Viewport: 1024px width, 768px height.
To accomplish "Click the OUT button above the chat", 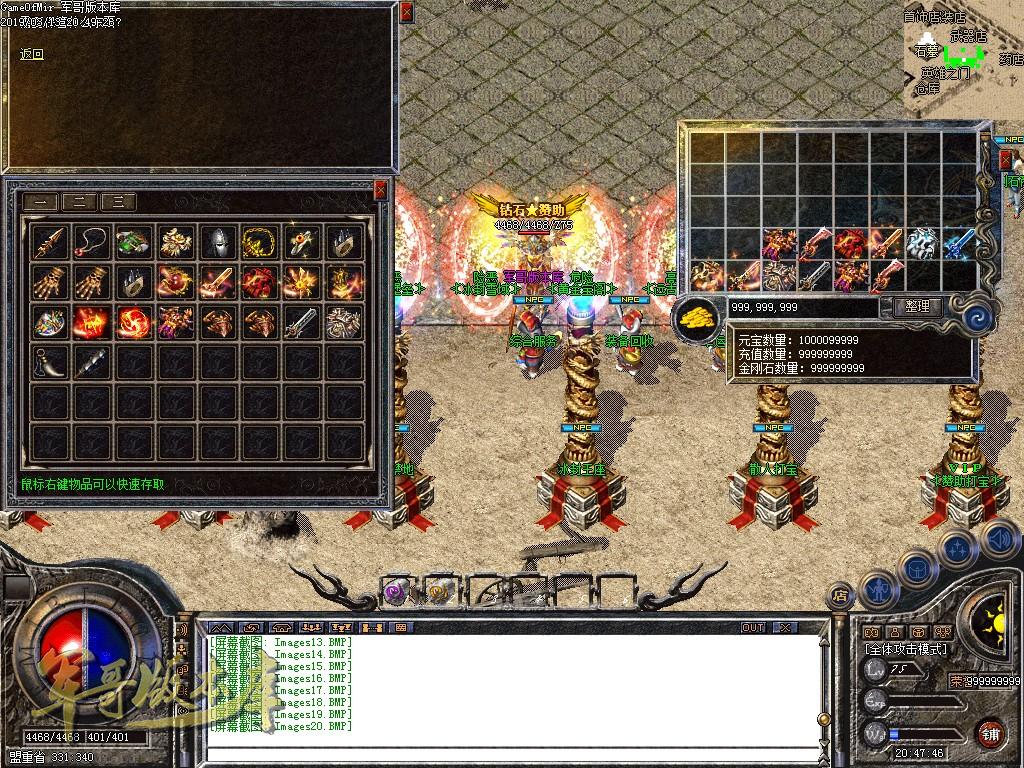I will point(753,627).
